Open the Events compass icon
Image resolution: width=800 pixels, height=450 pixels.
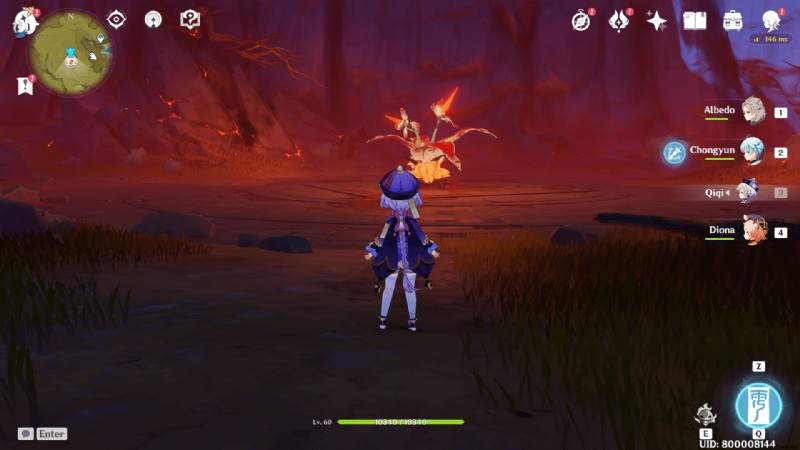click(581, 21)
